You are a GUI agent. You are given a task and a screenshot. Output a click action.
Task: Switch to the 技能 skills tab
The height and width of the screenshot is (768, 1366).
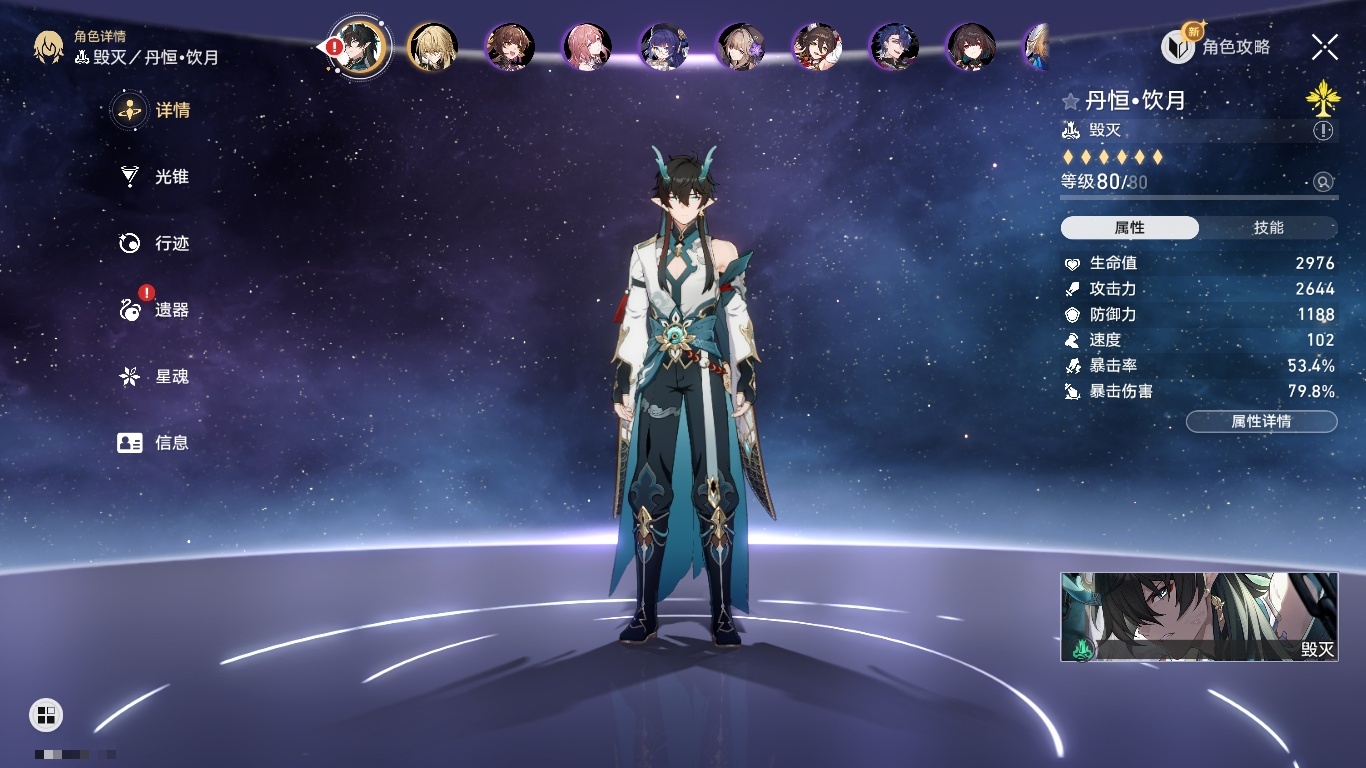[x=1268, y=228]
